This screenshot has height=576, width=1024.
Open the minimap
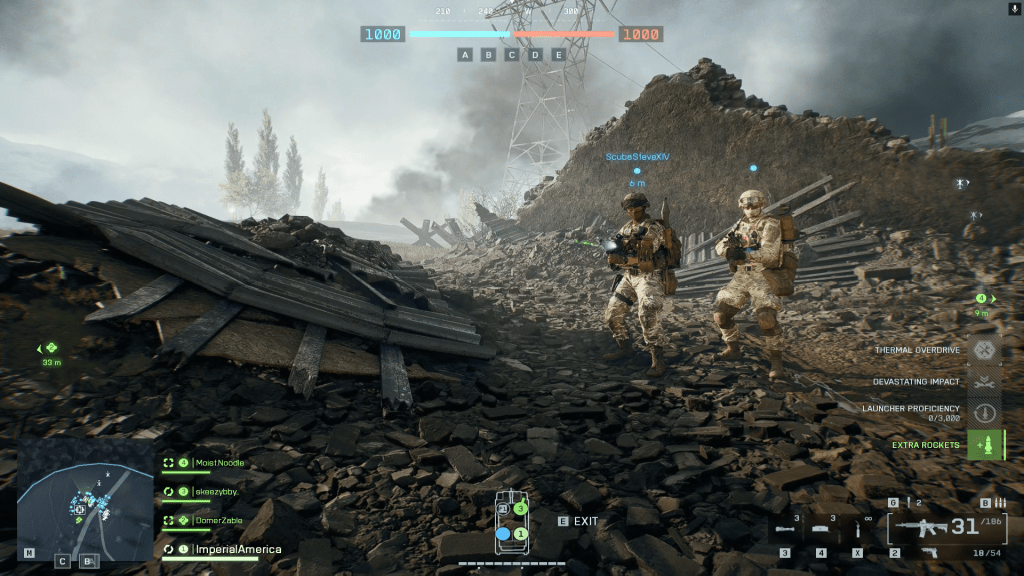click(85, 493)
